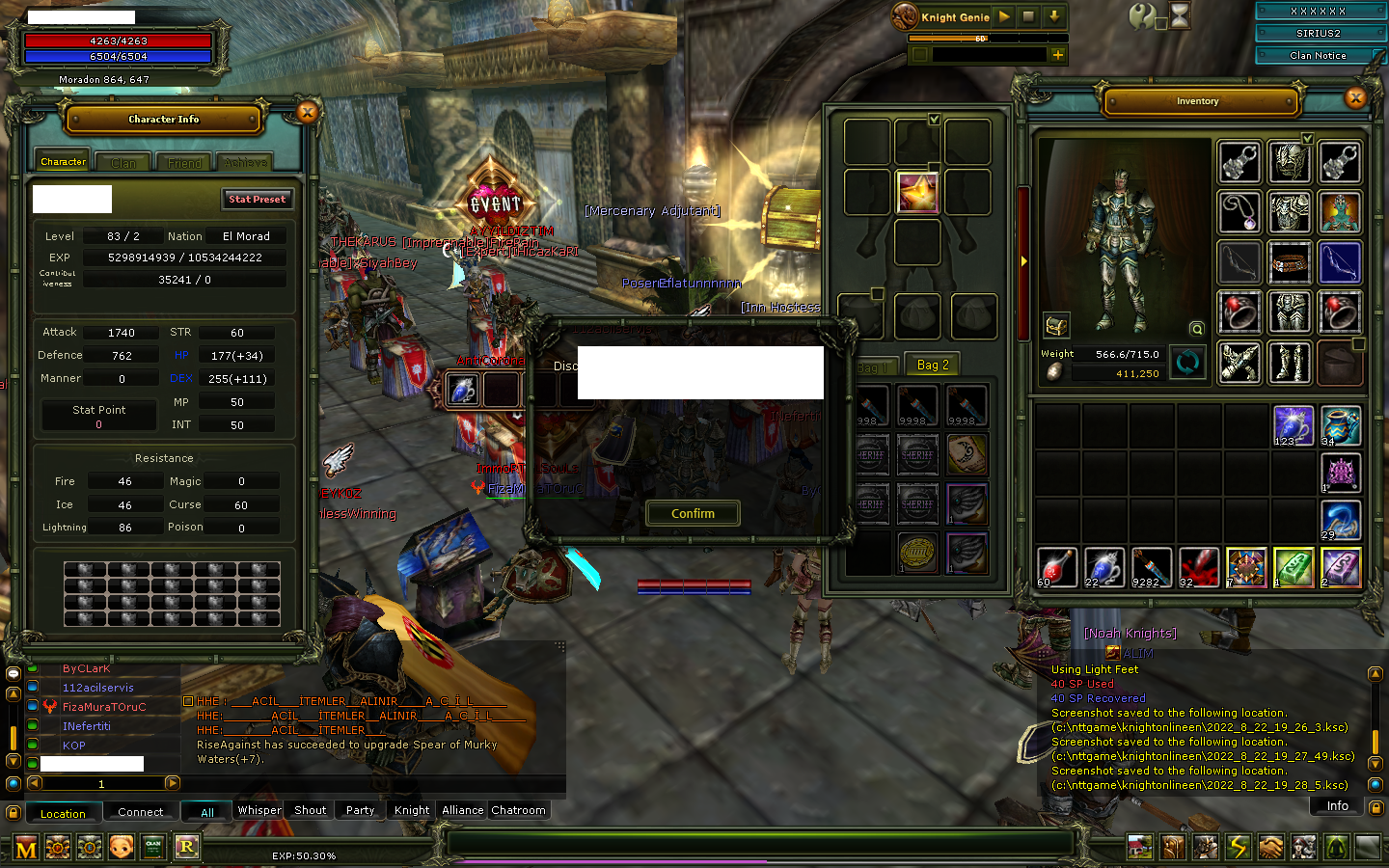Click the Clan board icon near the minimap button
Viewport: 1389px width, 868px height.
(x=154, y=847)
